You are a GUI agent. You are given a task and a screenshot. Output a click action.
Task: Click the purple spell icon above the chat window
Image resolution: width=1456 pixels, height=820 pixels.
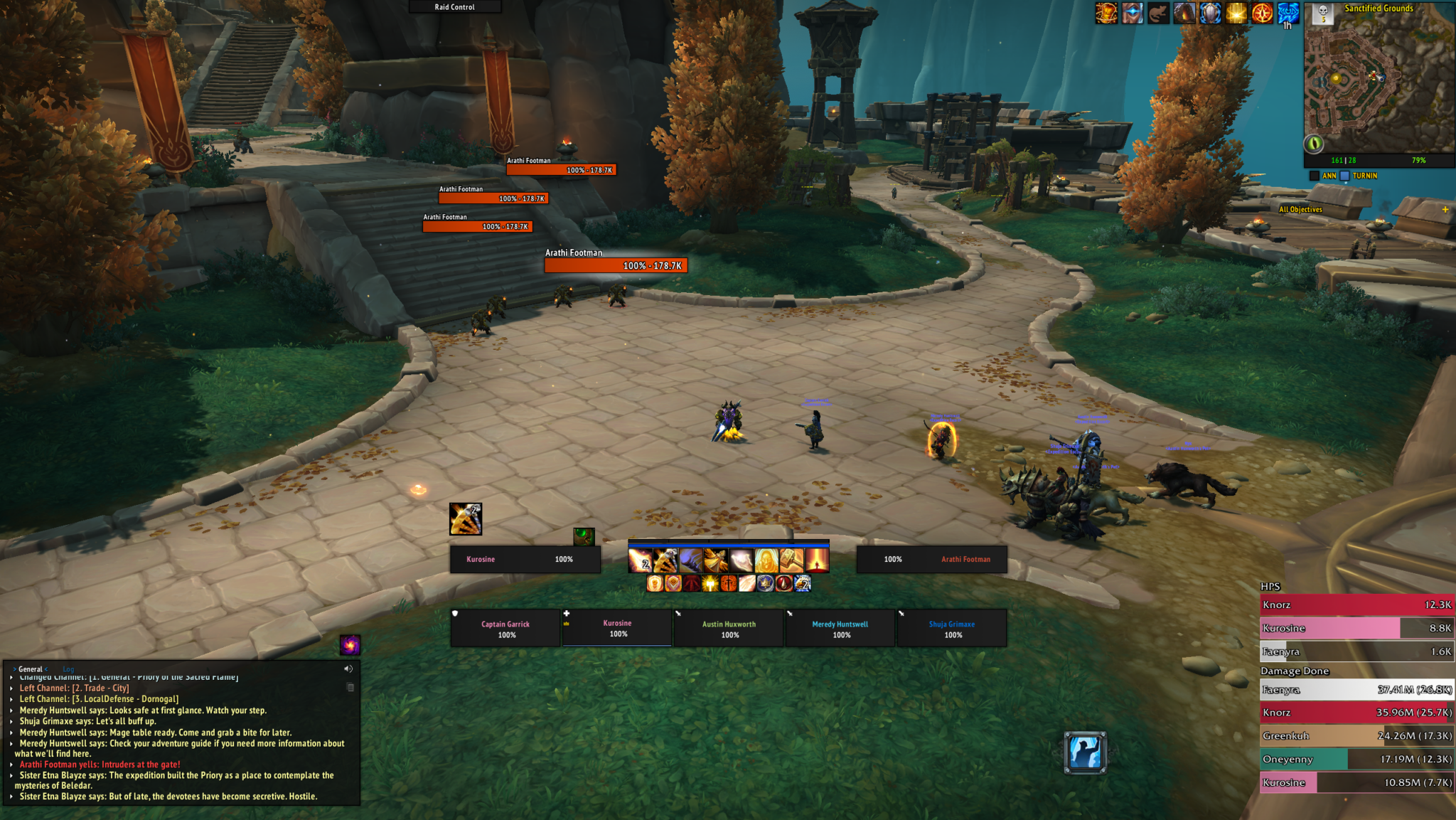pyautogui.click(x=350, y=645)
